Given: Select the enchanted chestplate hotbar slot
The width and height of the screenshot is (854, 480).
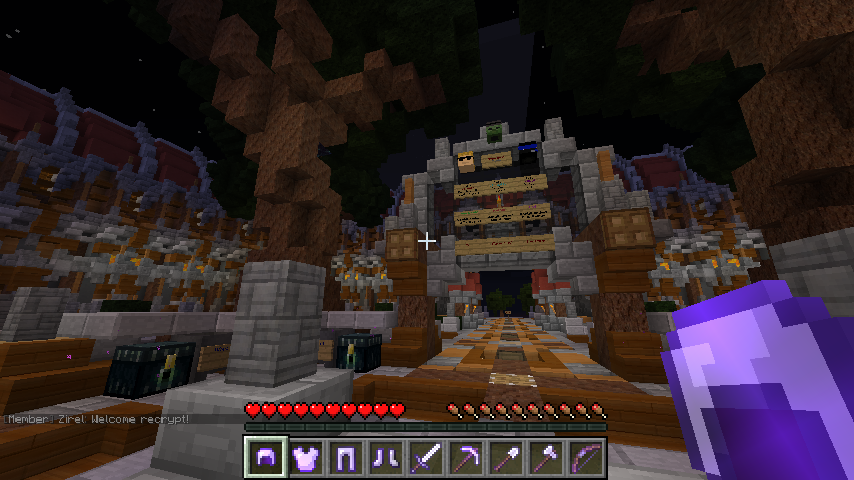Looking at the screenshot, I should coord(305,458).
